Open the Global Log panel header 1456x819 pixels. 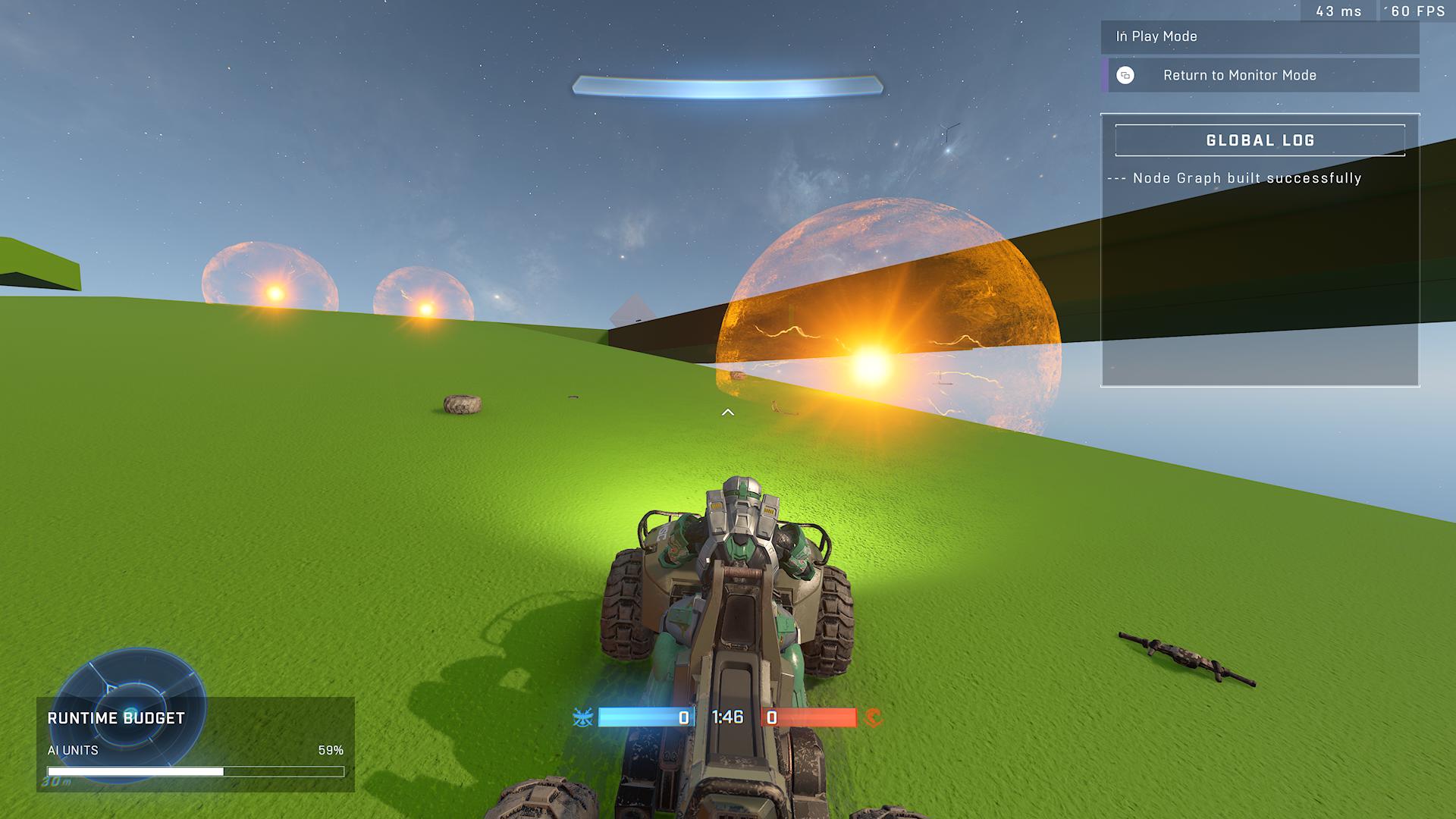[1260, 140]
